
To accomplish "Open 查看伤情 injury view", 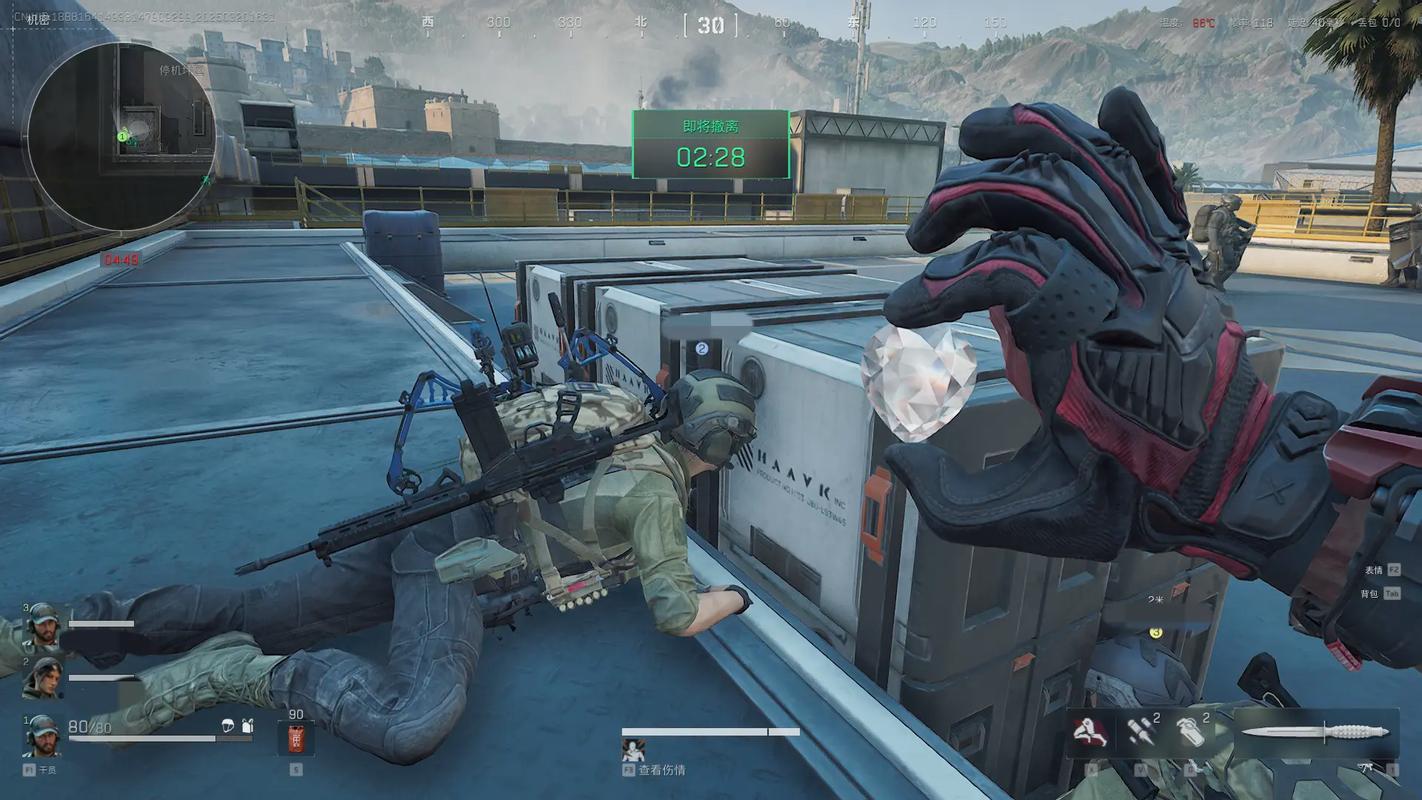I will (x=662, y=770).
